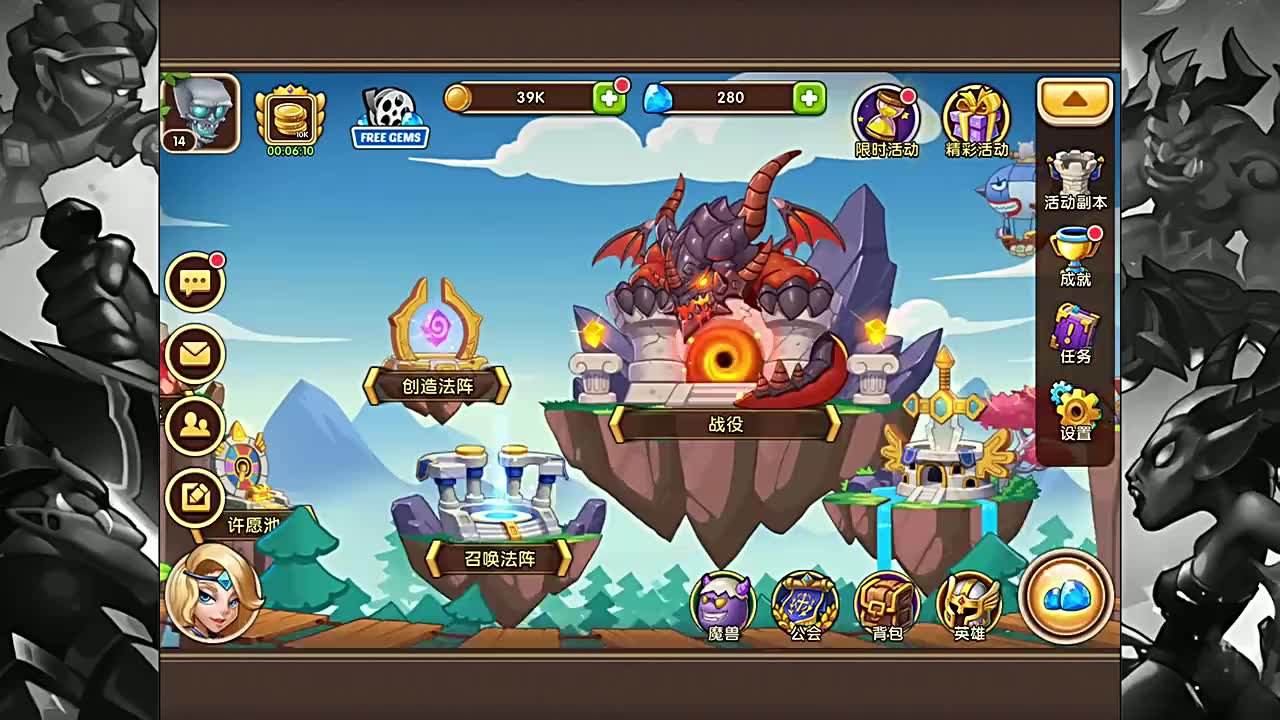This screenshot has height=720, width=1280.
Task: Claim the FREE GEMS offer
Action: tap(389, 122)
